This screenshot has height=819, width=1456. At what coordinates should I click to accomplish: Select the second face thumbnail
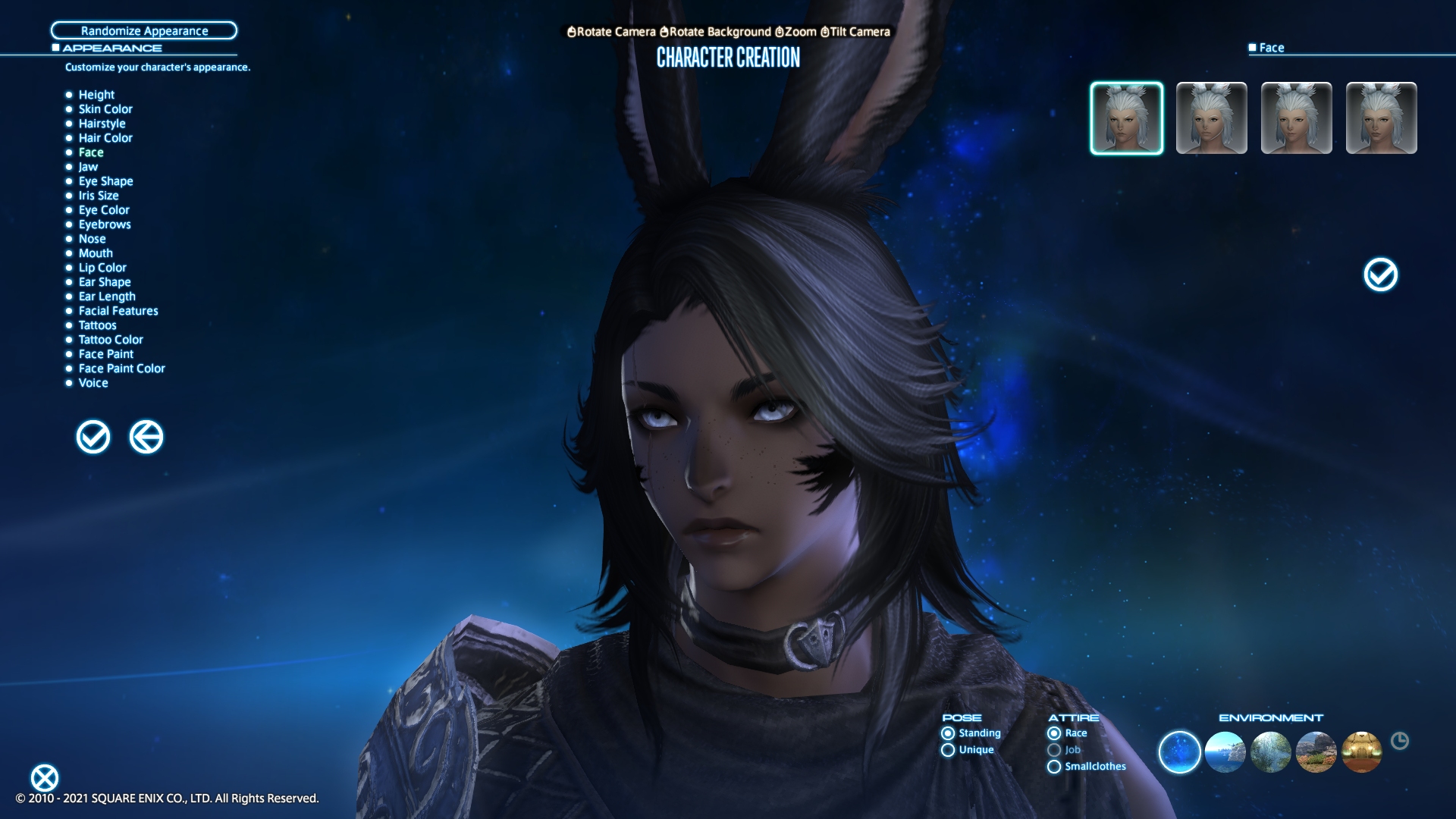1211,118
